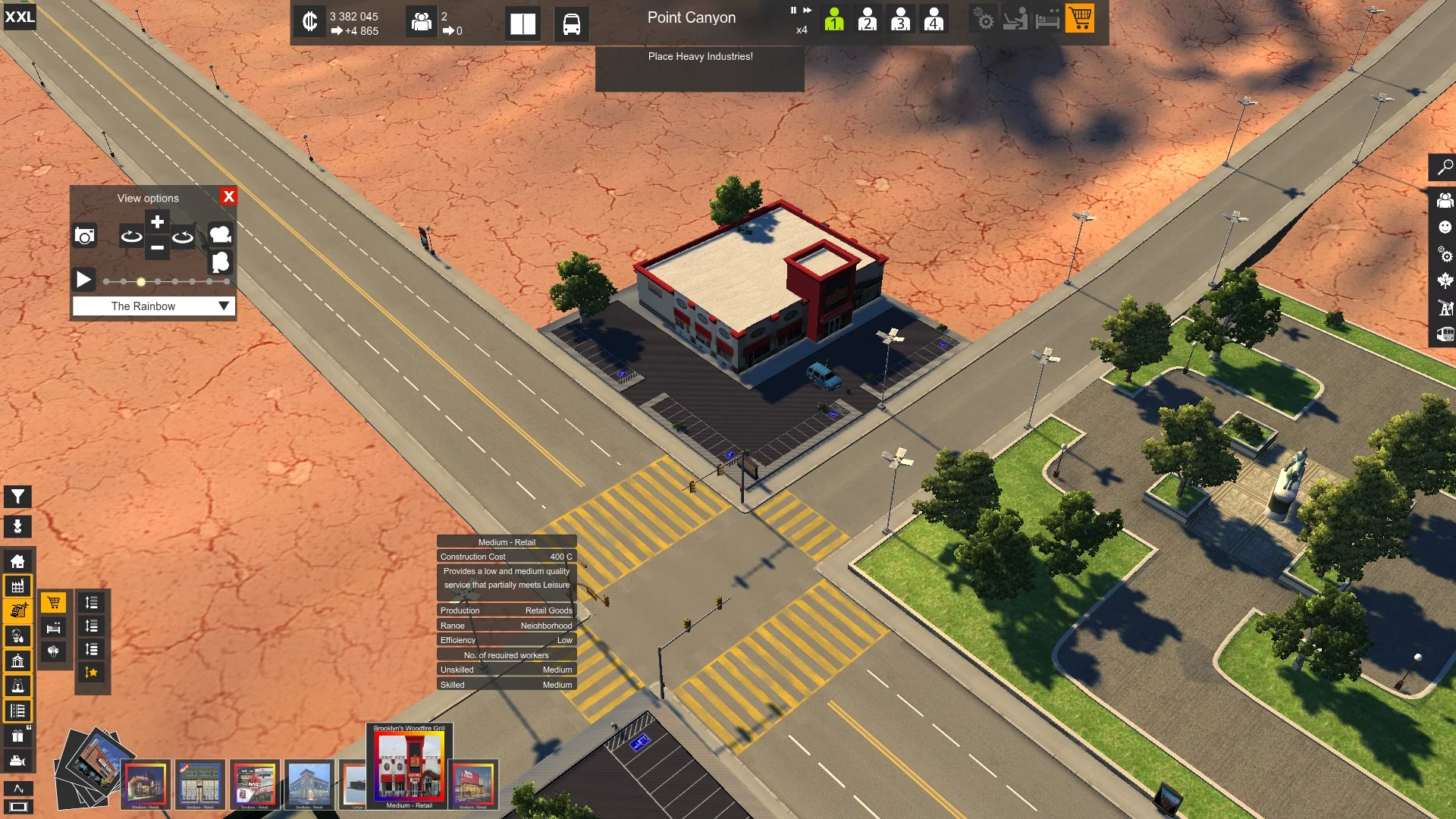Select Brooklyn's Woodfire Grill building card

[409, 766]
